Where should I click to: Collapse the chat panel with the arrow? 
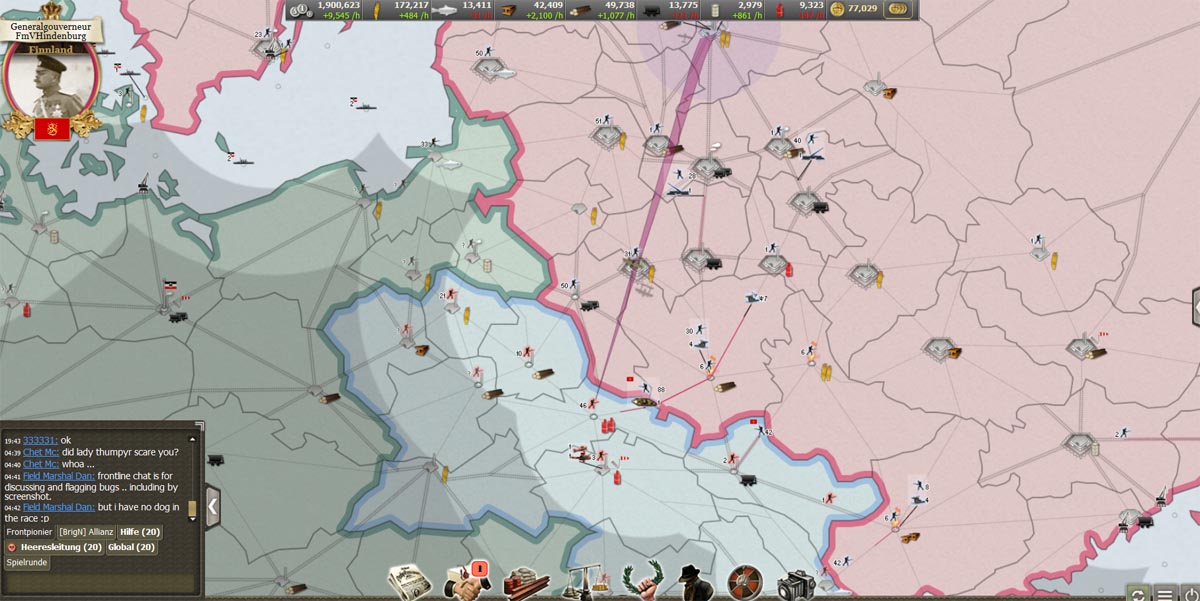pyautogui.click(x=212, y=506)
